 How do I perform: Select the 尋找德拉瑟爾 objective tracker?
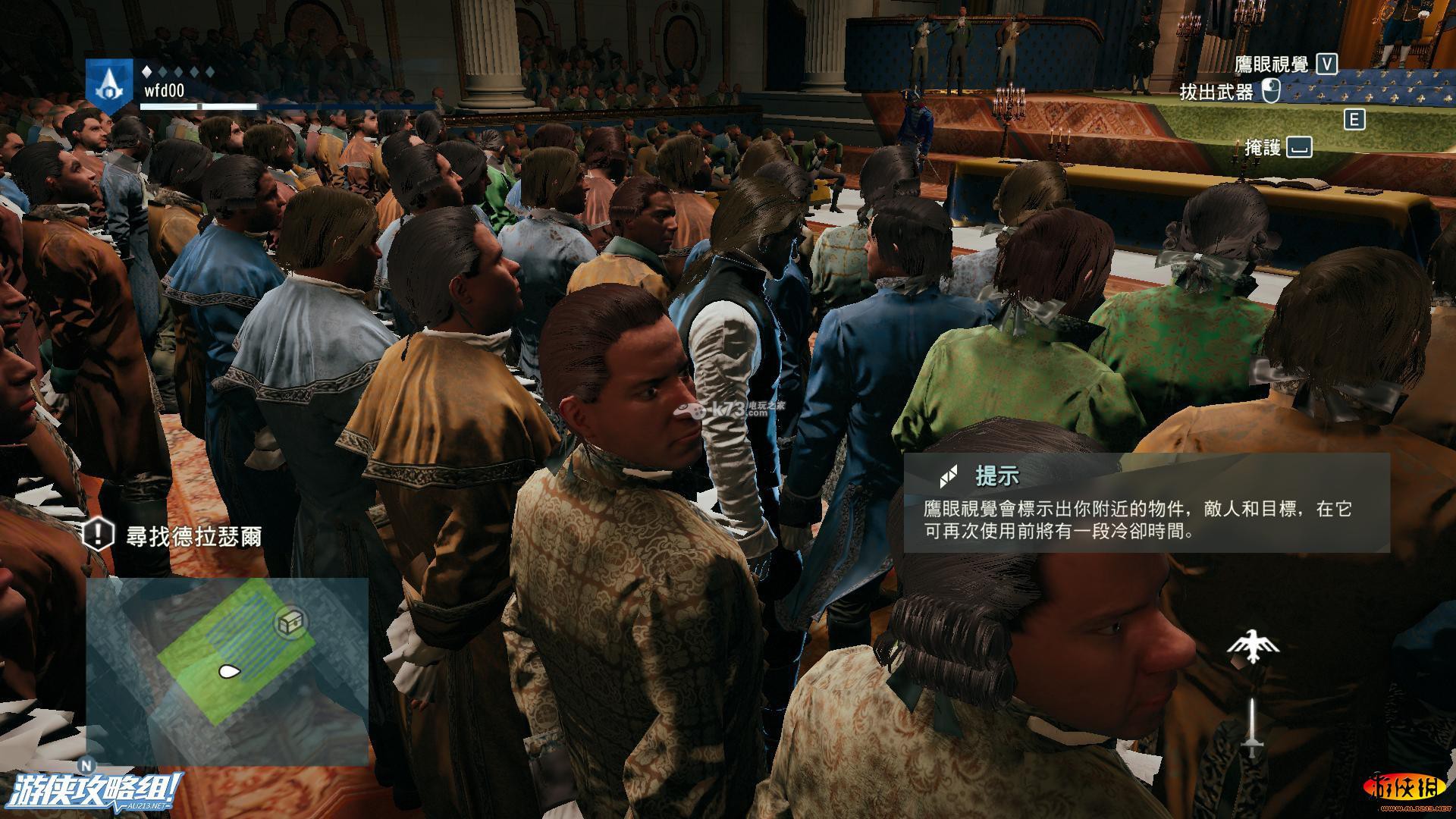point(173,536)
